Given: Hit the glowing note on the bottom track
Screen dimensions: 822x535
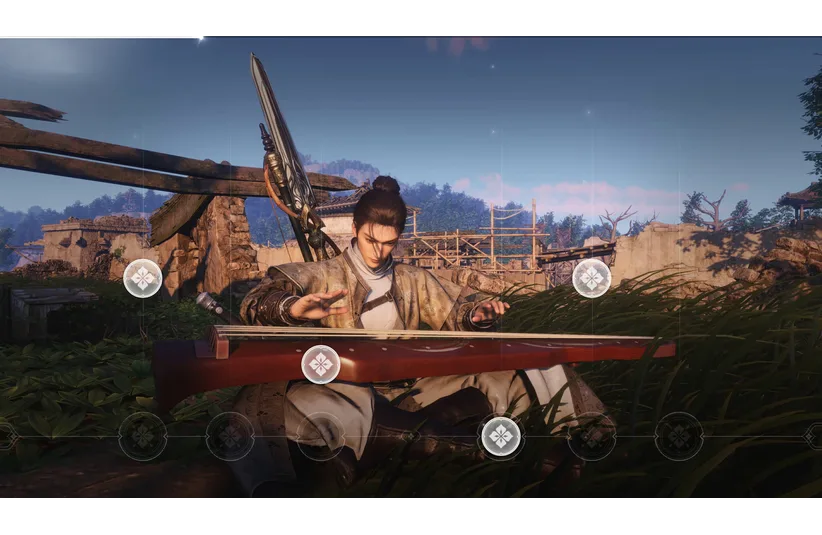Looking at the screenshot, I should tap(501, 436).
